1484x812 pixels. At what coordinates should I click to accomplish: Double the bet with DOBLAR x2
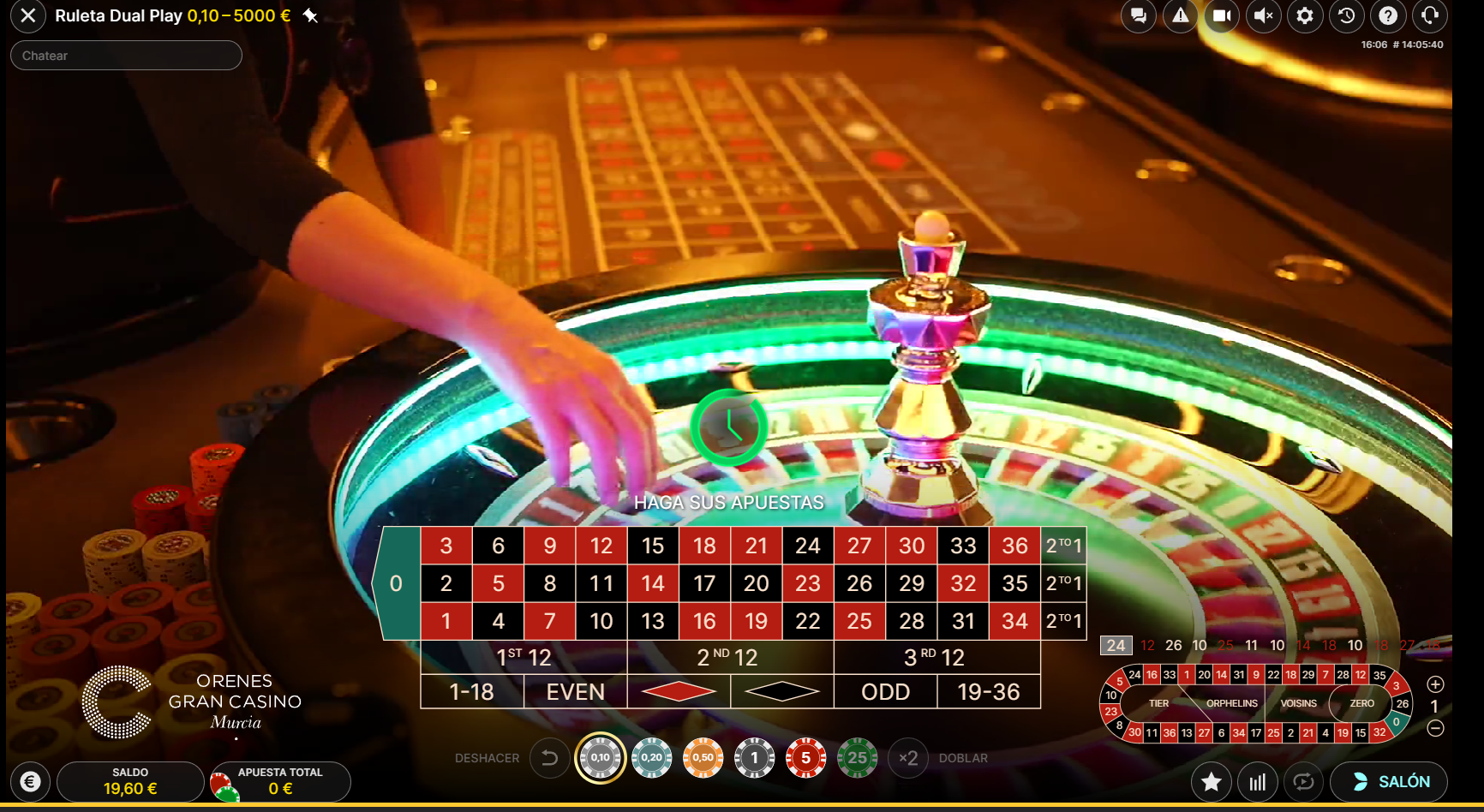click(909, 758)
